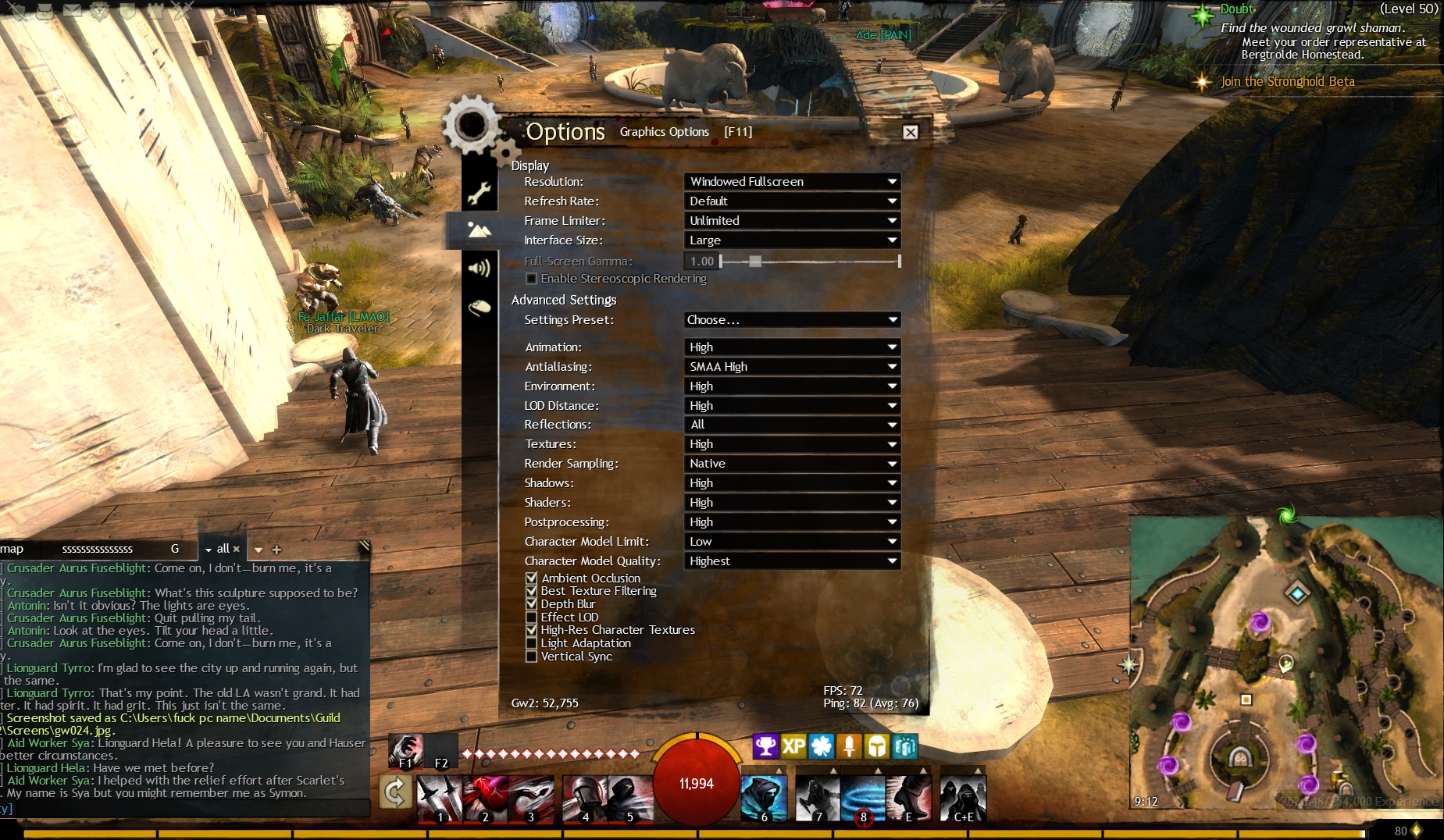Close the Options window

tap(910, 132)
